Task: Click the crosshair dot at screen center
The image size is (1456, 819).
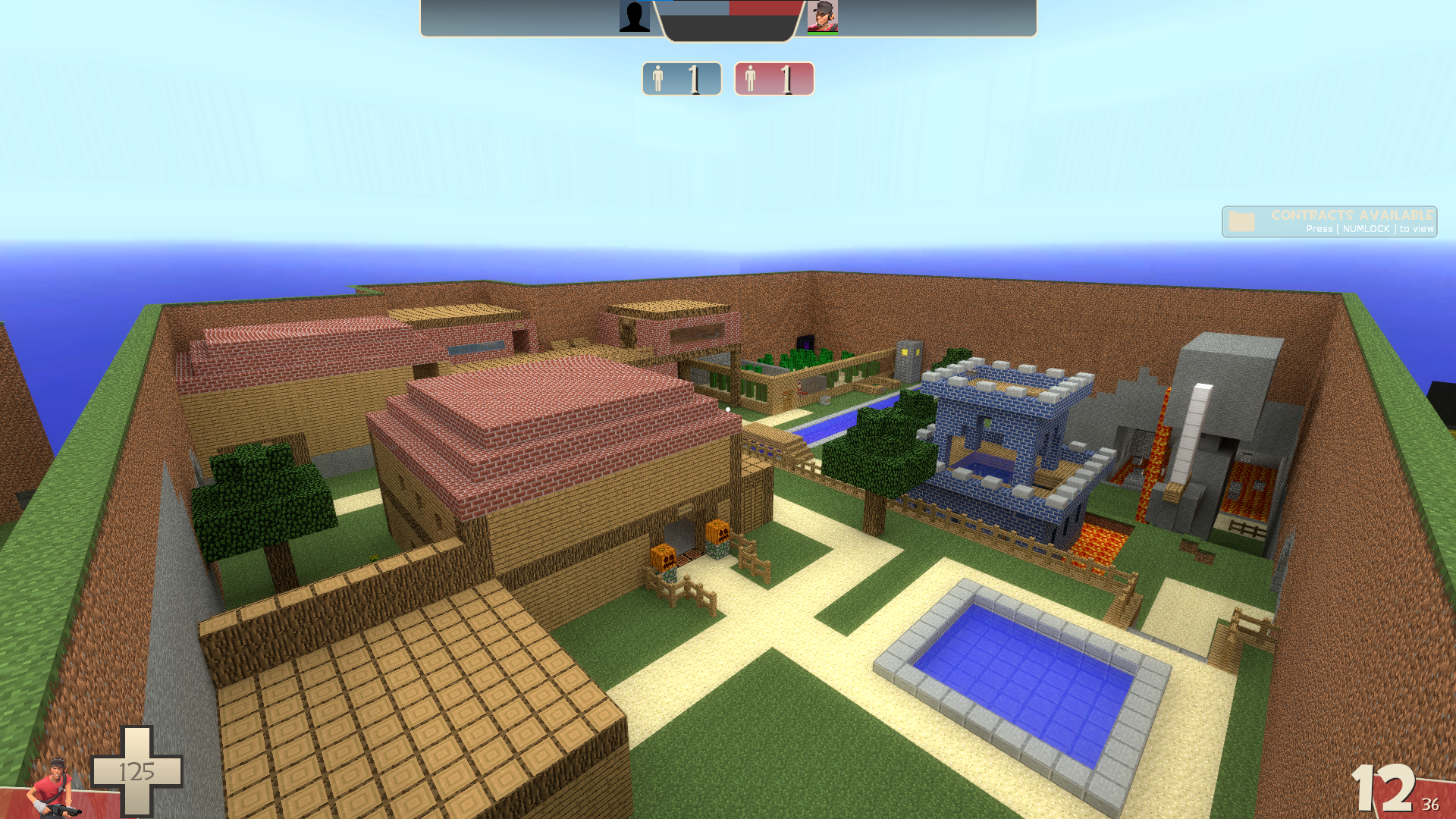Action: pyautogui.click(x=728, y=409)
